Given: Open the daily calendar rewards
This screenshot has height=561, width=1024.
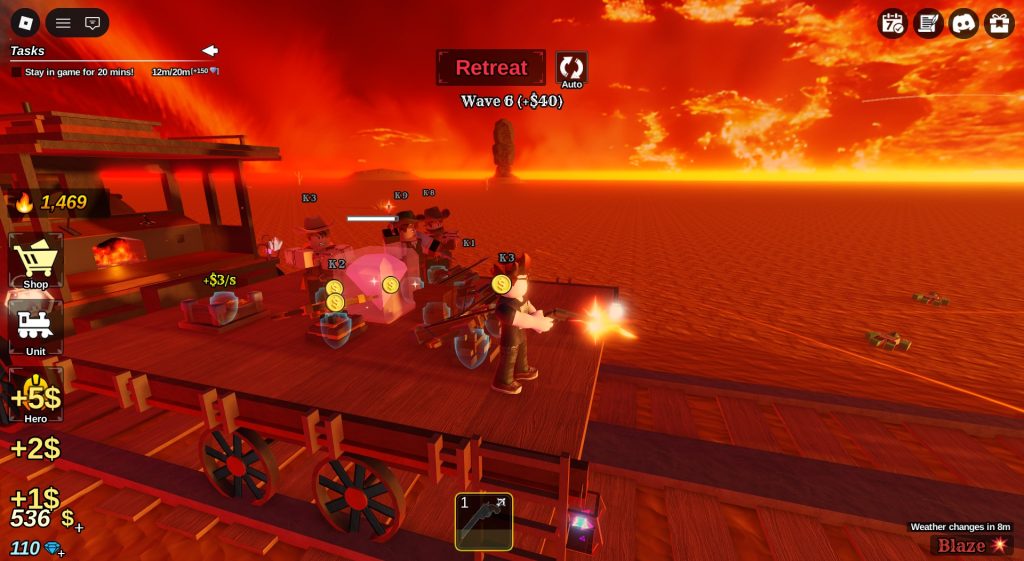Looking at the screenshot, I should pyautogui.click(x=892, y=23).
